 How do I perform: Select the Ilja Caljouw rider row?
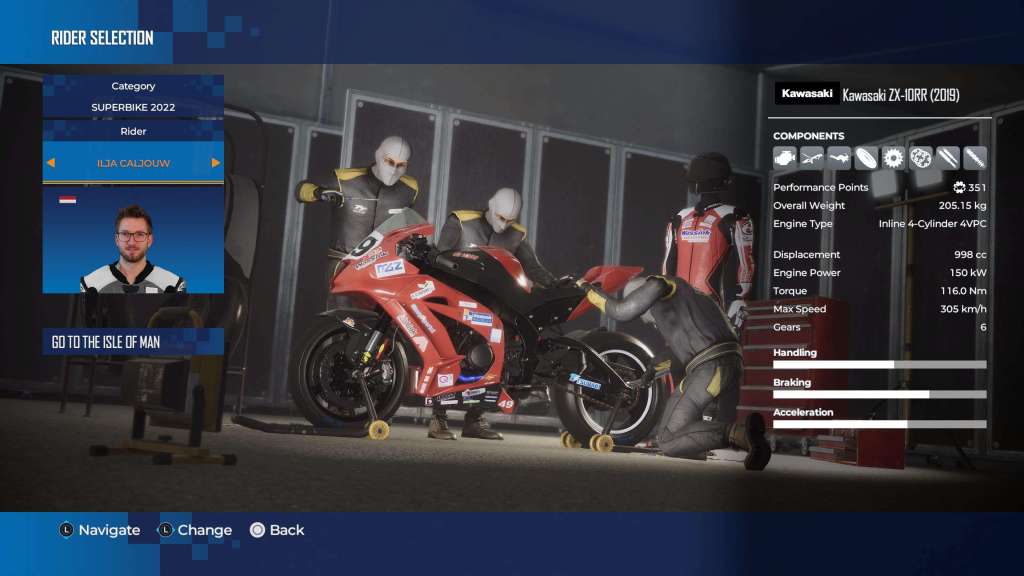[x=133, y=162]
